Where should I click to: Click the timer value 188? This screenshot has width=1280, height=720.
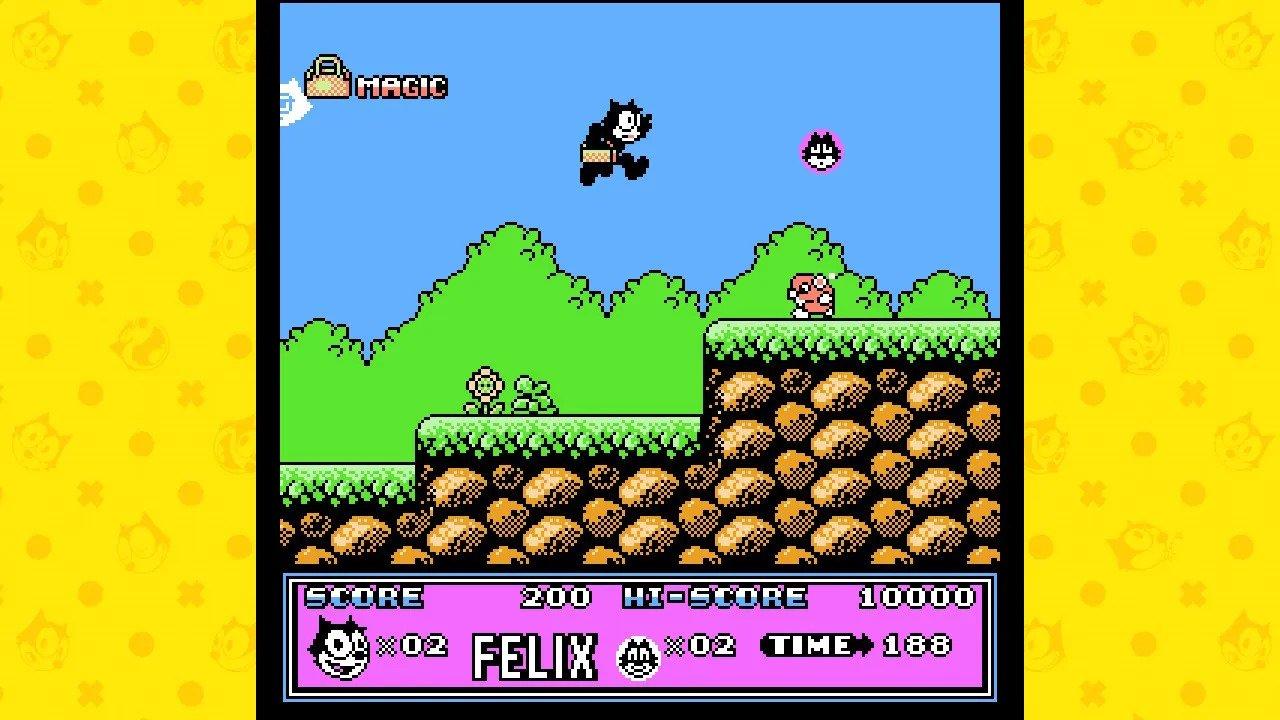click(x=919, y=645)
